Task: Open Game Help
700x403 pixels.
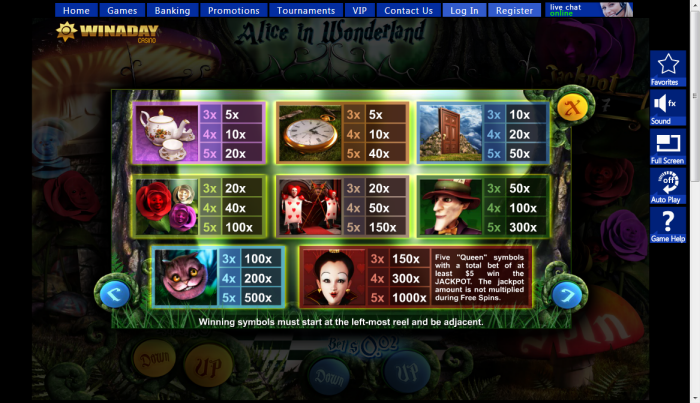Action: point(666,226)
